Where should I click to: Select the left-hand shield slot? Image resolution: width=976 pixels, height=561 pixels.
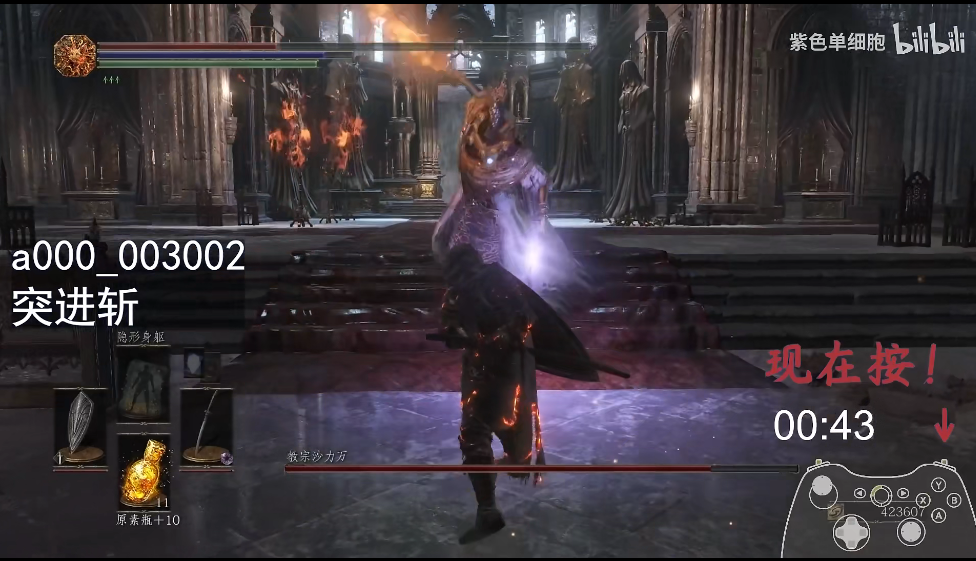tap(80, 425)
